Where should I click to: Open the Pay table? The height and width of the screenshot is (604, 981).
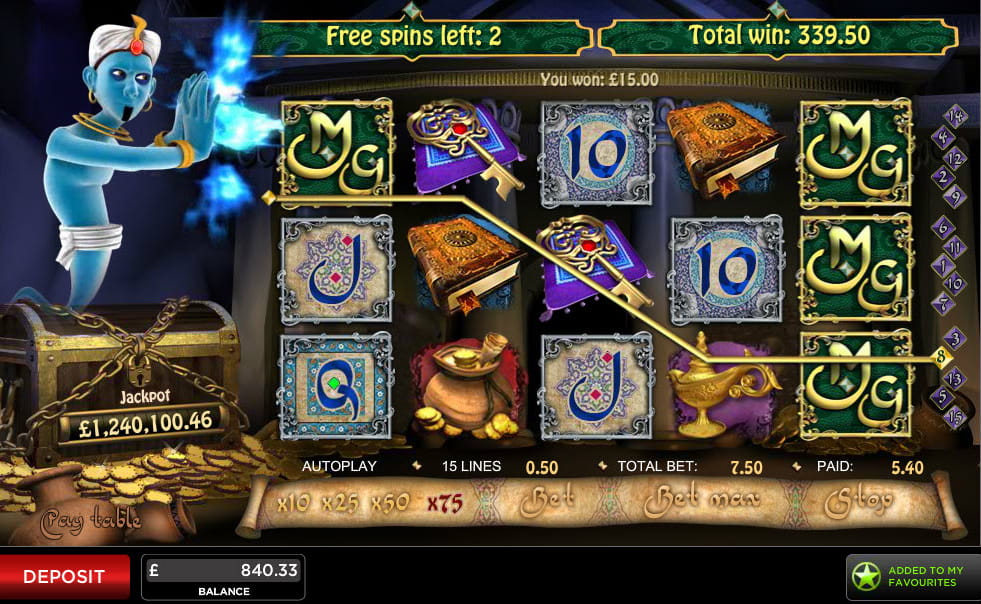click(91, 520)
